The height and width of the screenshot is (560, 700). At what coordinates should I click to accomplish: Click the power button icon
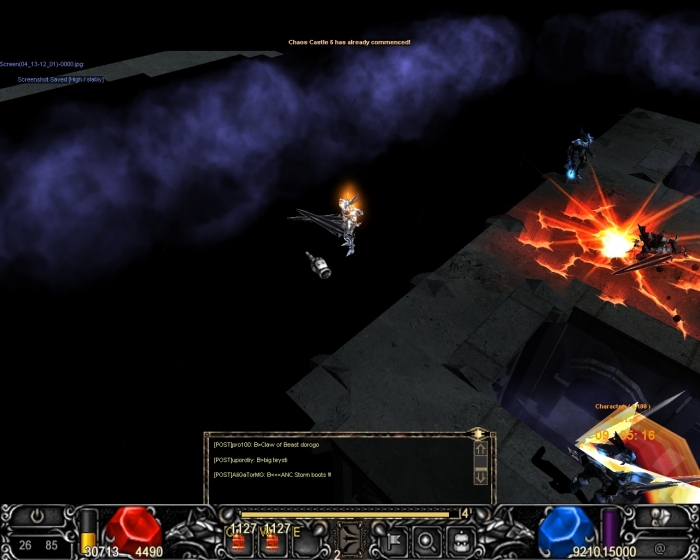pyautogui.click(x=37, y=516)
